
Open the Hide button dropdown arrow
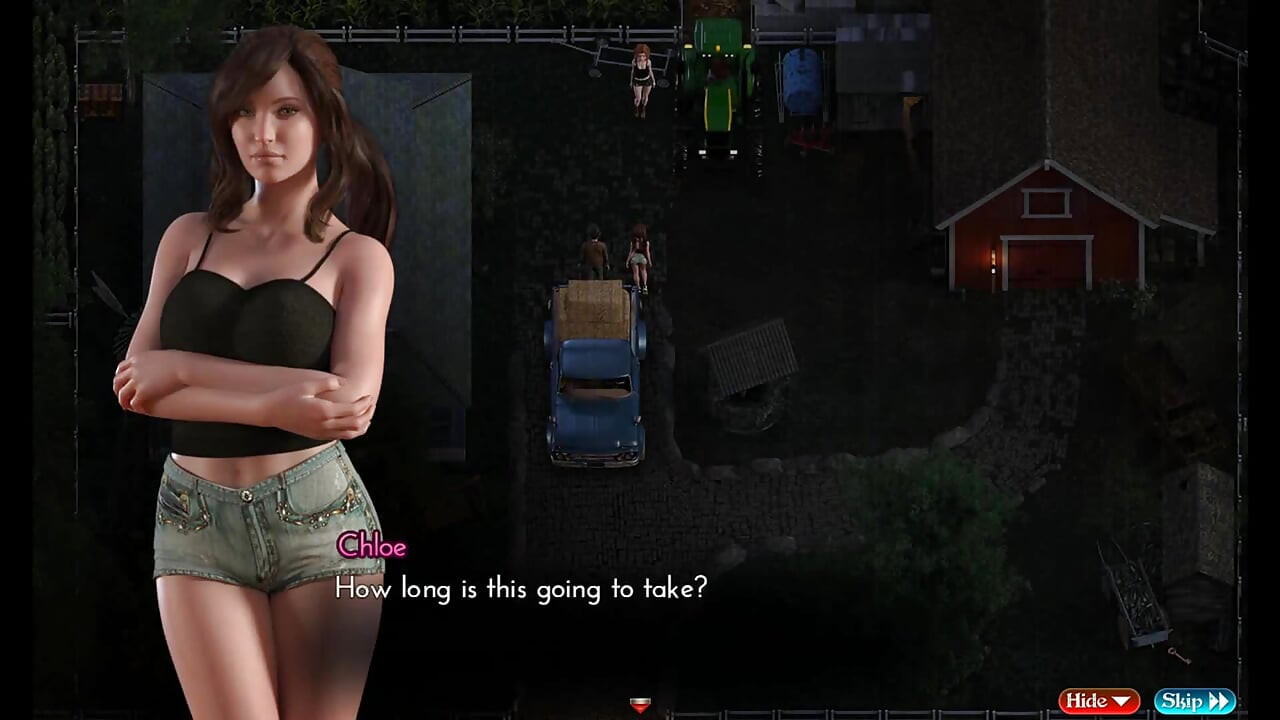(1122, 701)
